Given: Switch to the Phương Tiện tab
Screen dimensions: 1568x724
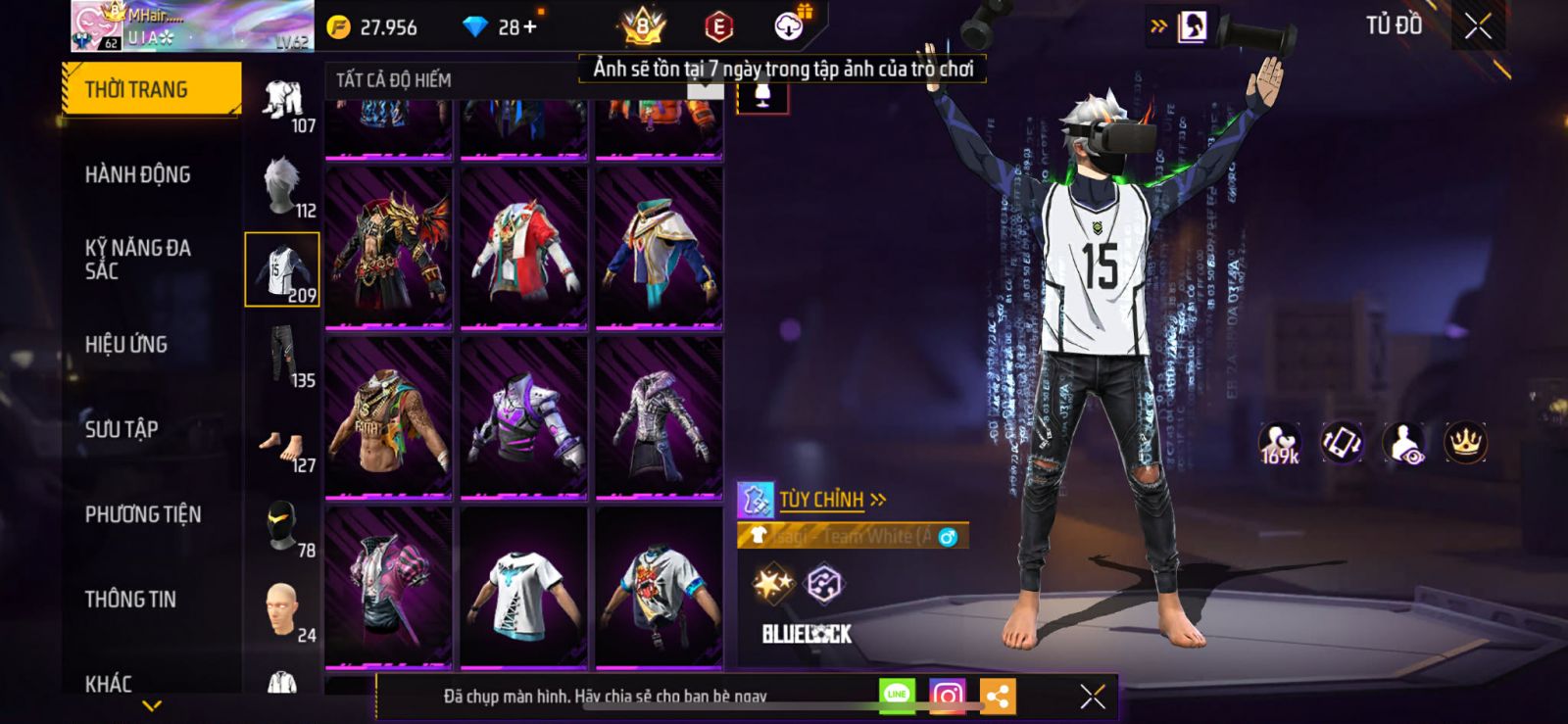Looking at the screenshot, I should (x=143, y=514).
